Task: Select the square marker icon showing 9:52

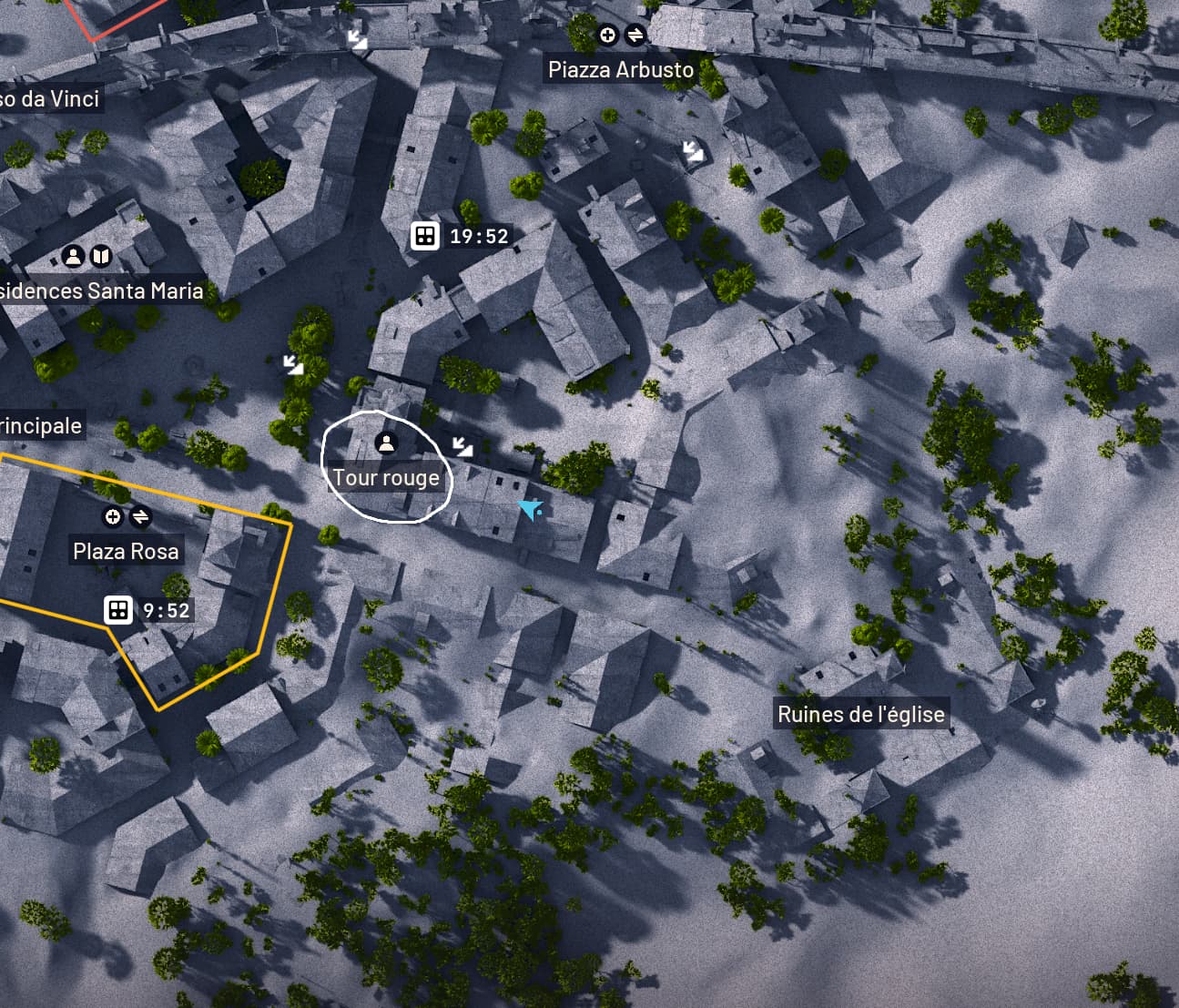Action: coord(117,610)
